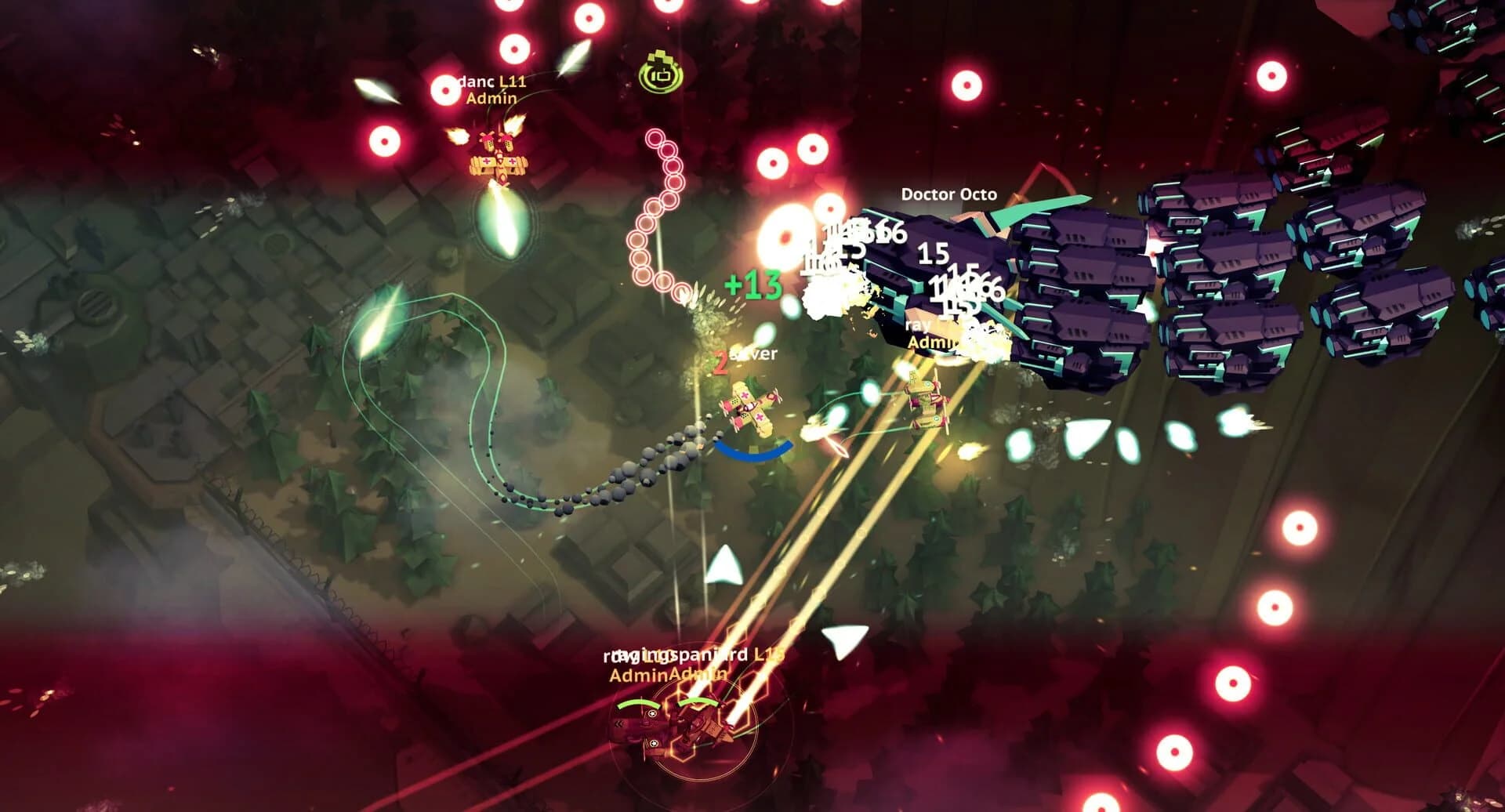Image resolution: width=1505 pixels, height=812 pixels.
Task: Collect the green cube power-up icon
Action: pos(660,72)
